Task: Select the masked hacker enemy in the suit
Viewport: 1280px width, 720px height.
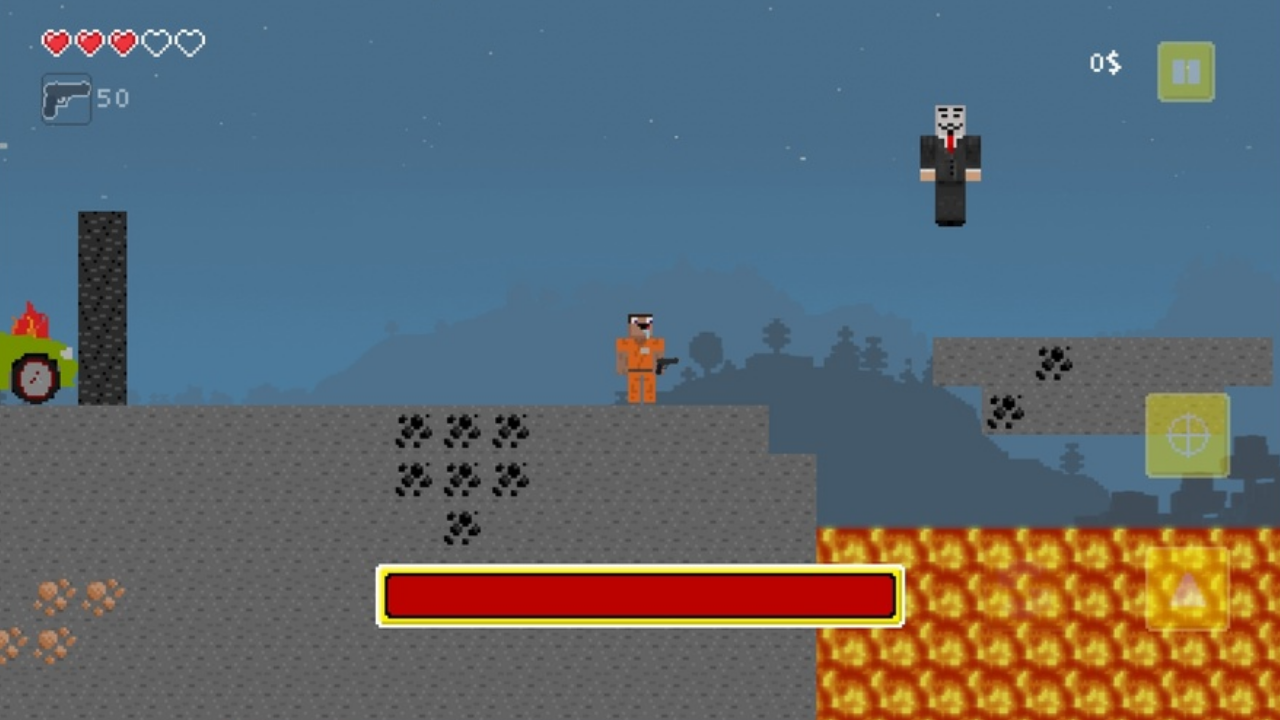Action: pyautogui.click(x=948, y=165)
